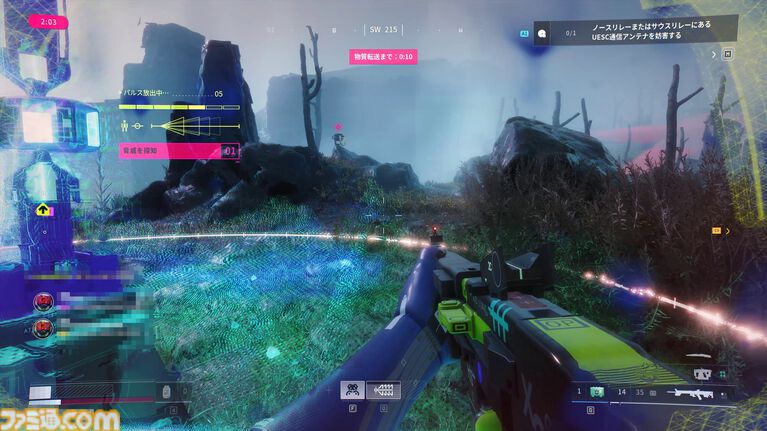Activate the missile-pattern ability icon
767x431 pixels.
[x=383, y=390]
